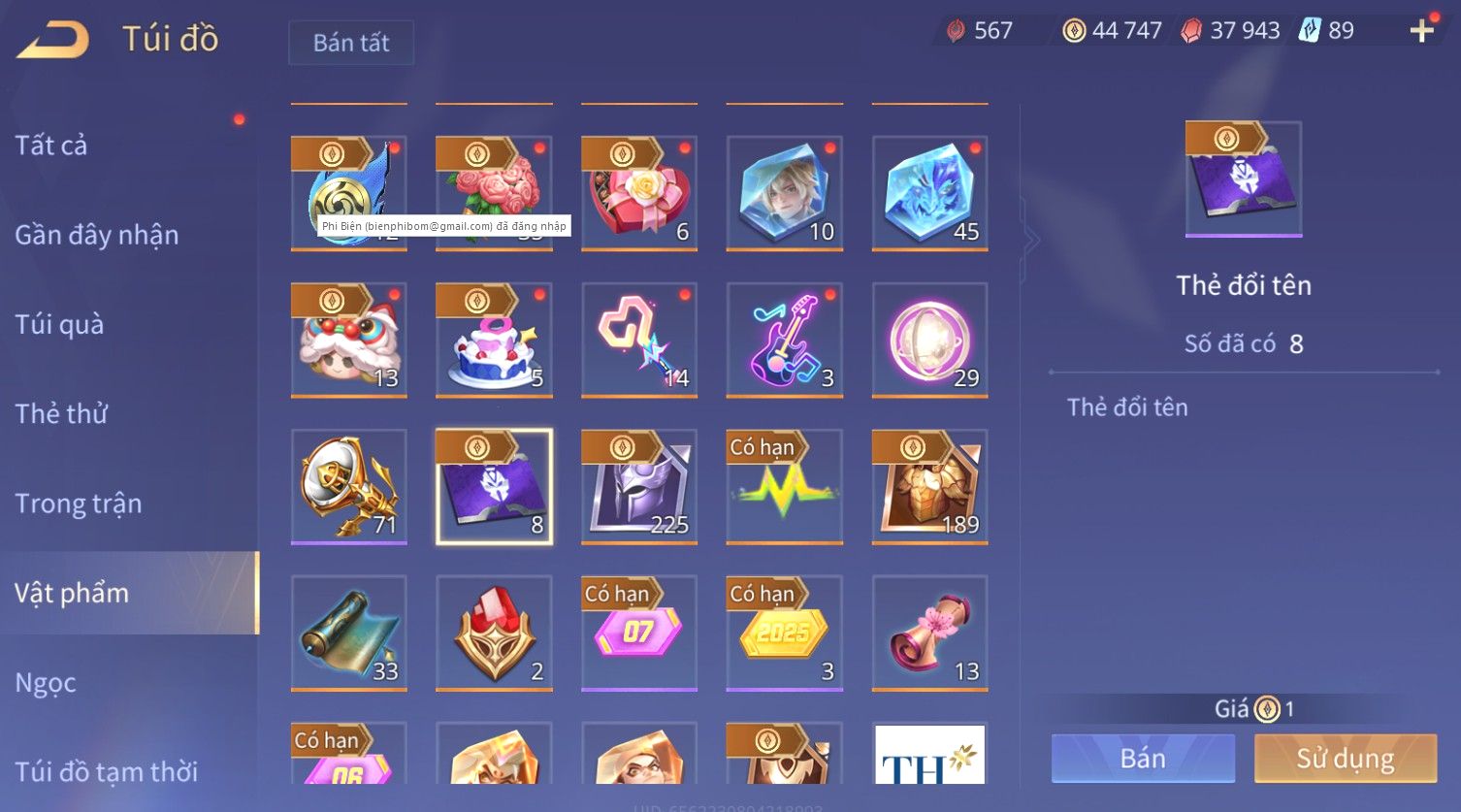Image resolution: width=1461 pixels, height=812 pixels.
Task: Add currency with the plus button
Action: click(x=1421, y=31)
